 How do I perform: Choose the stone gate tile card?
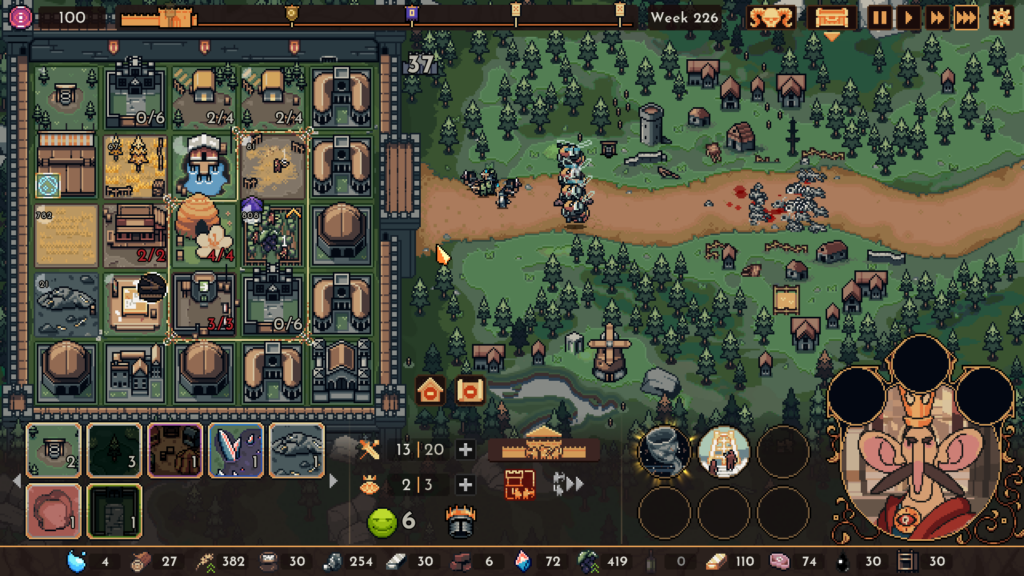click(x=114, y=510)
